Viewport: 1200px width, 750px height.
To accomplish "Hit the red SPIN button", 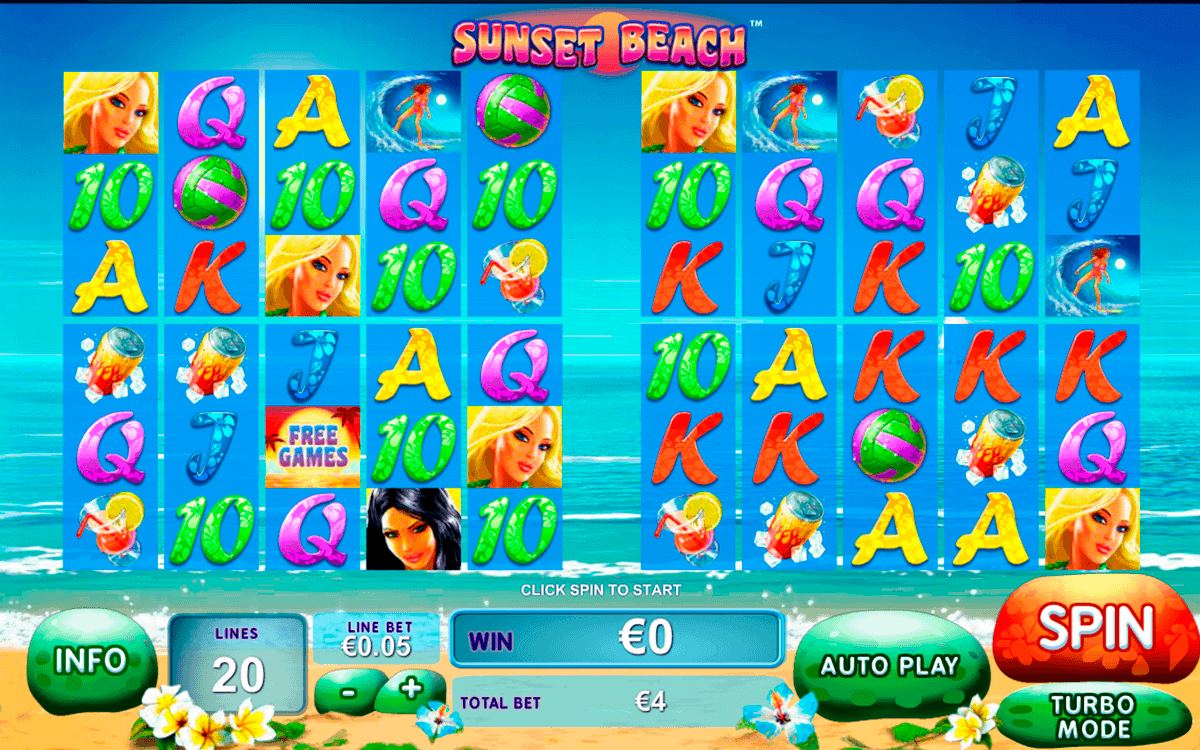I will click(1095, 627).
